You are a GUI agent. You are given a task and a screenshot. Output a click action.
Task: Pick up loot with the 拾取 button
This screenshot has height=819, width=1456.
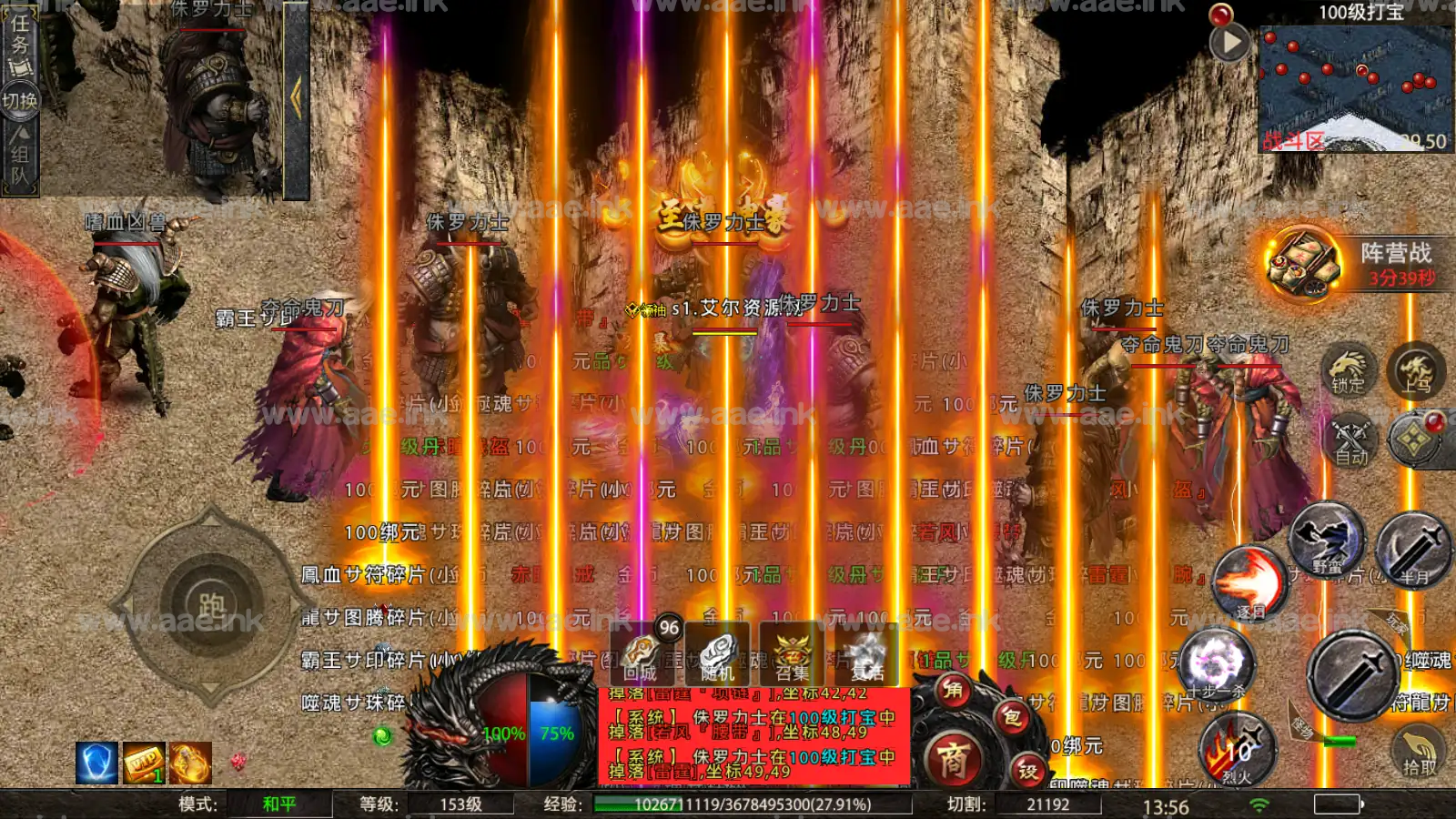click(x=1419, y=752)
